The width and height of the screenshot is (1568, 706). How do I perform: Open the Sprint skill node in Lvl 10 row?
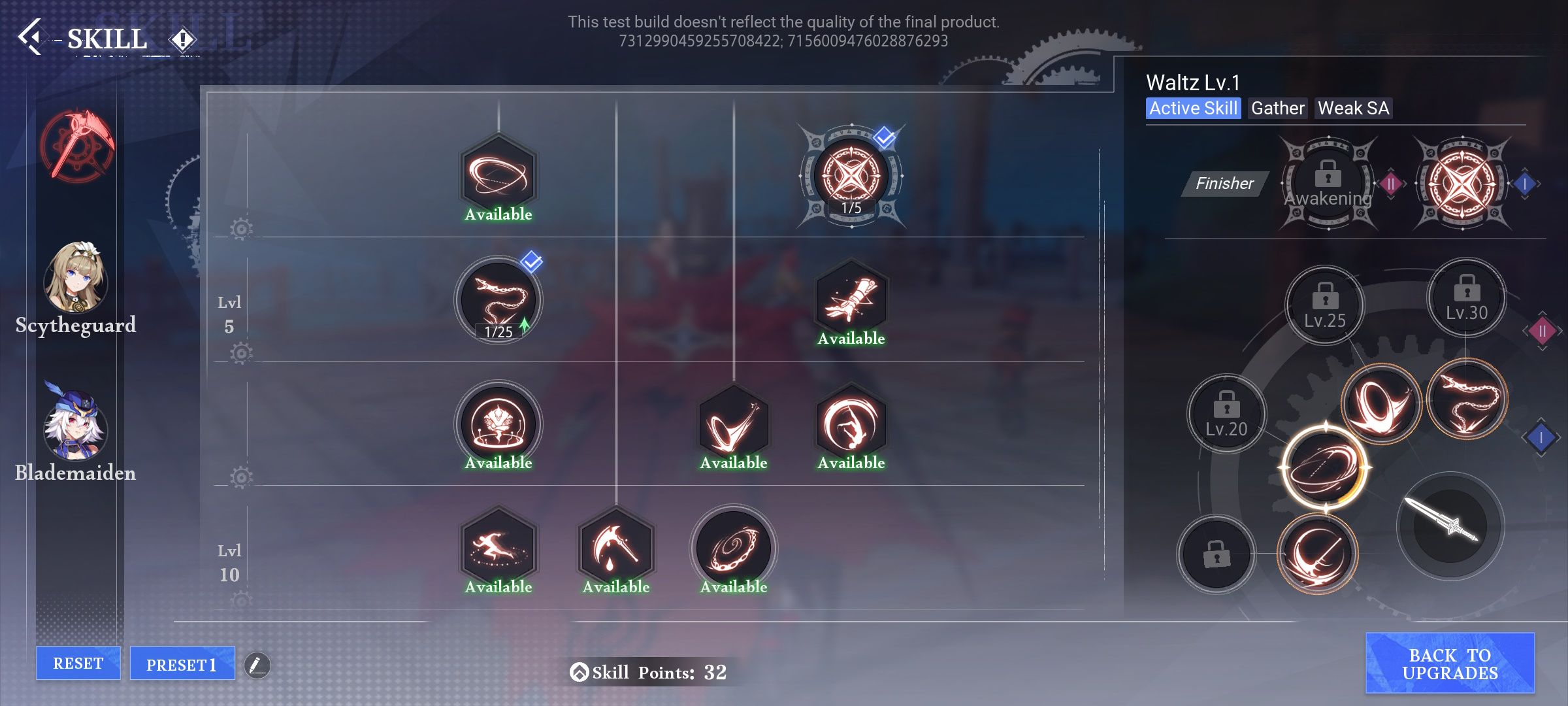(498, 548)
